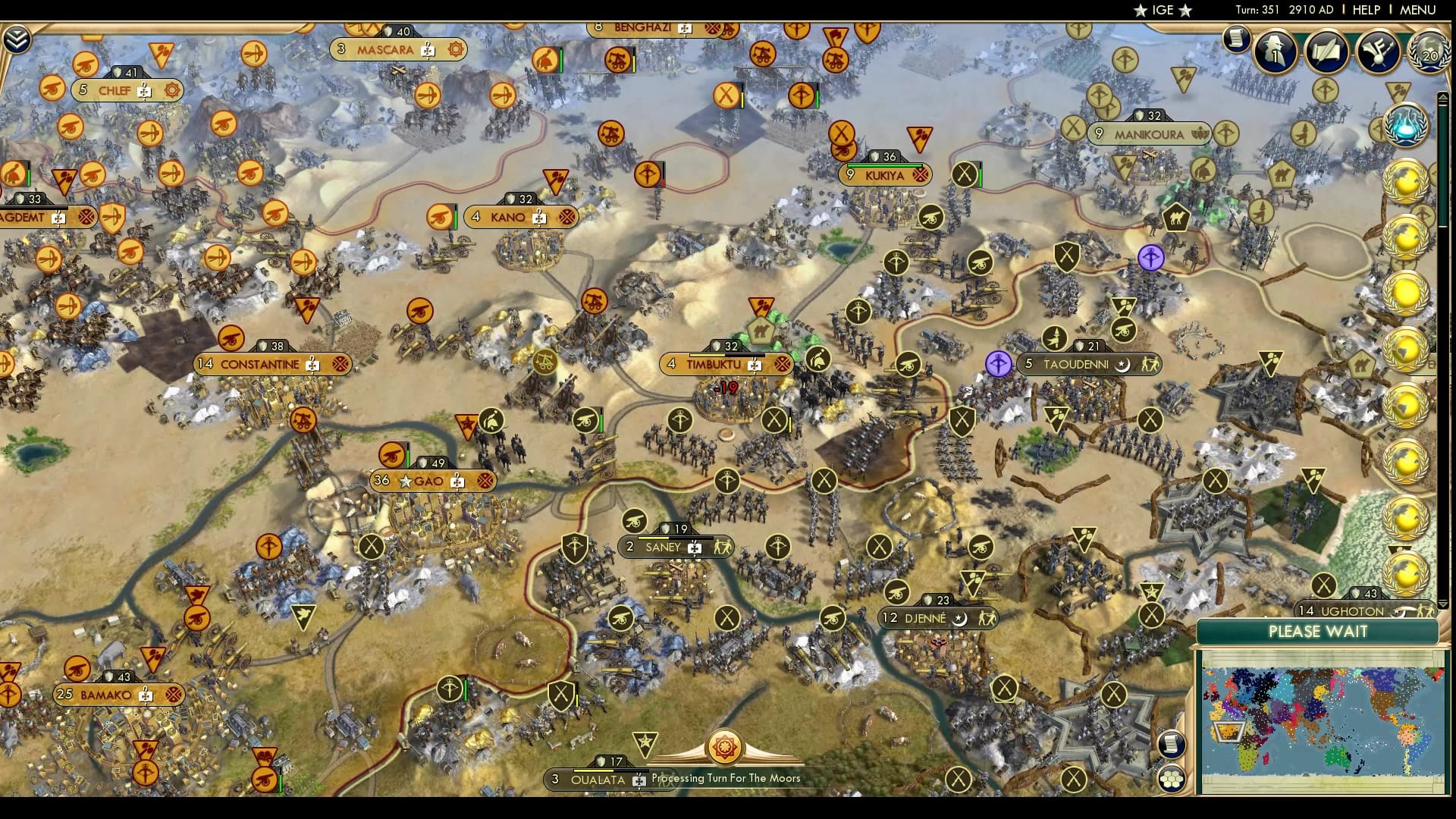This screenshot has height=819, width=1456.
Task: Click the production icon on the Timbuktu banner
Action: tap(754, 365)
